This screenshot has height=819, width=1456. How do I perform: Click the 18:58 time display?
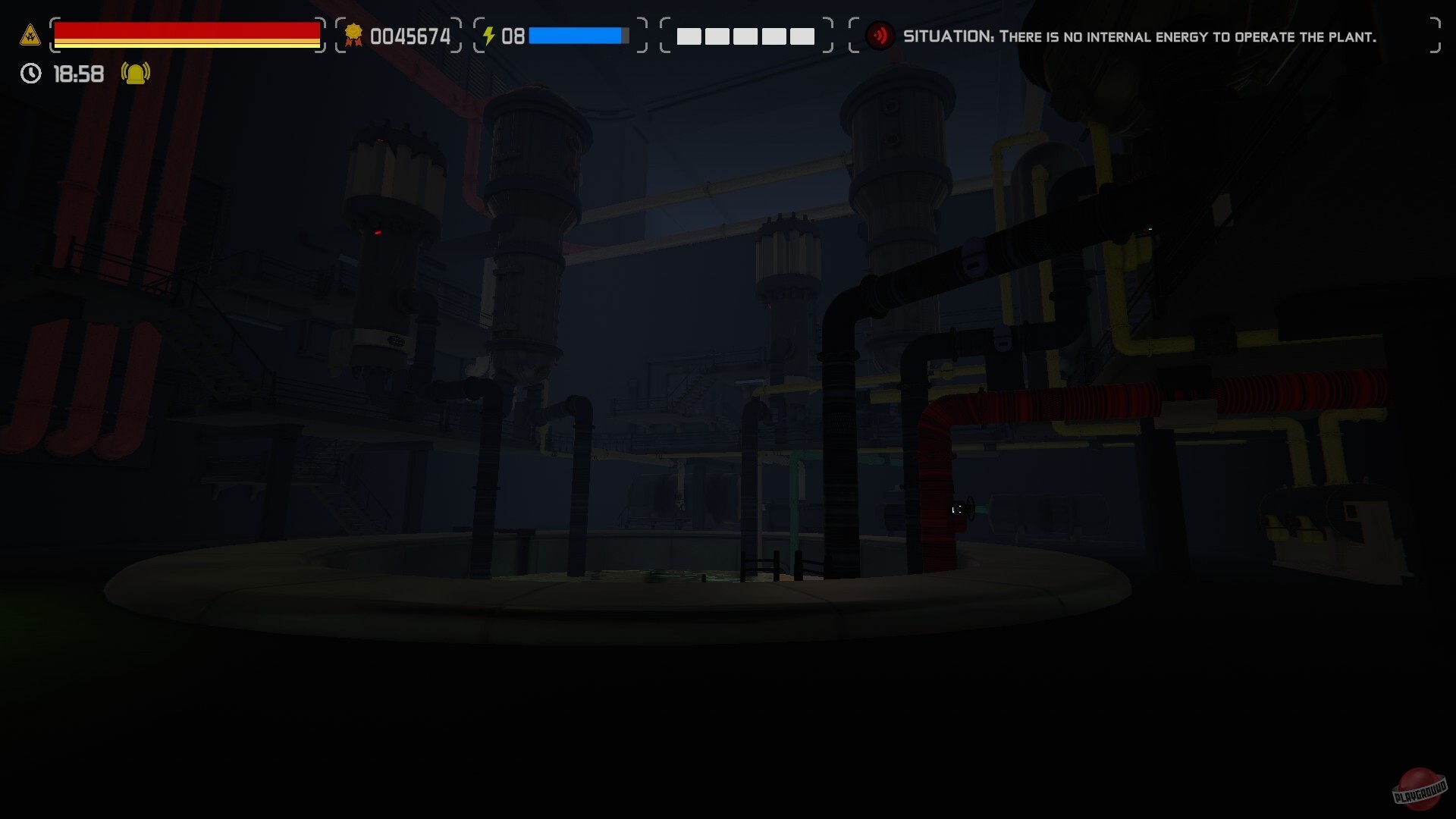(78, 74)
